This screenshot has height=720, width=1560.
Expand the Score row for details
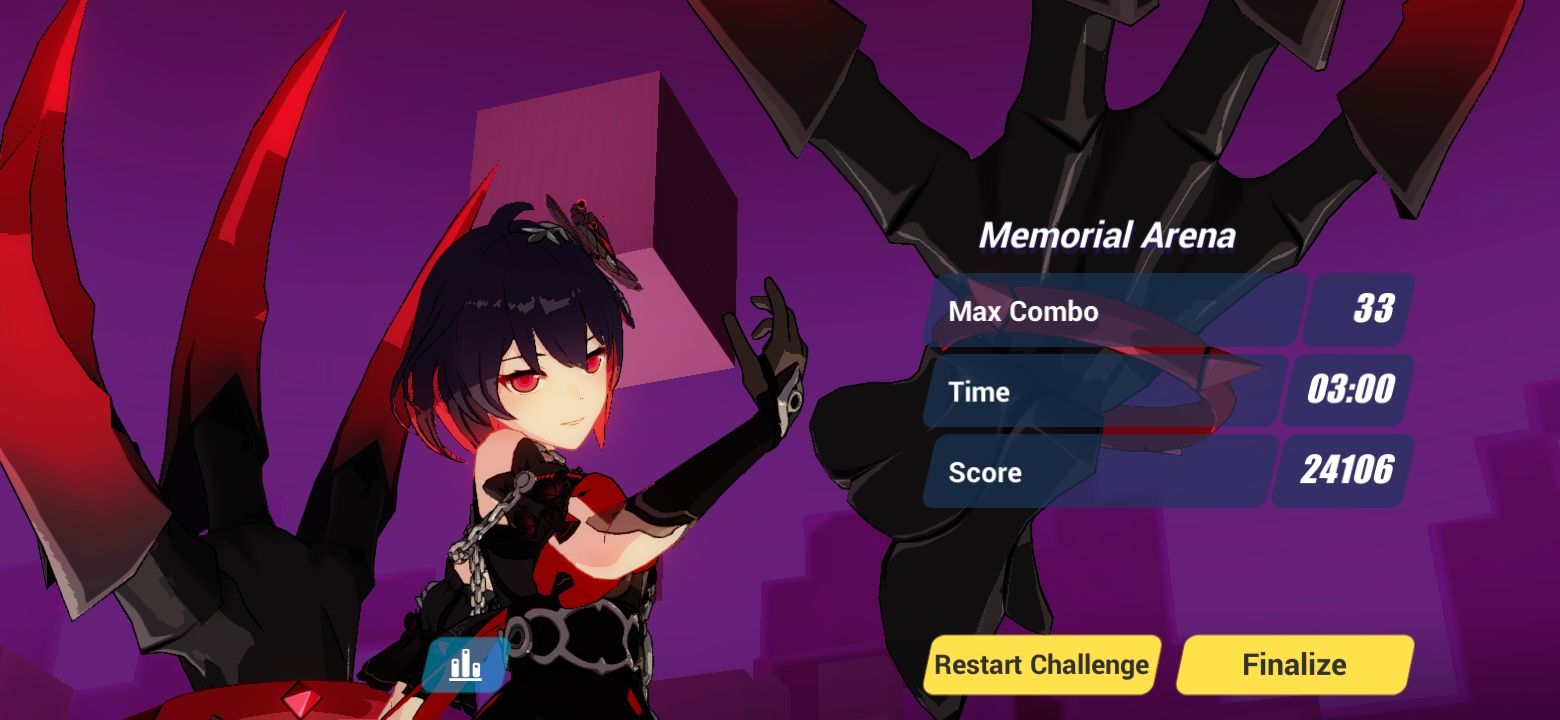coord(1100,471)
